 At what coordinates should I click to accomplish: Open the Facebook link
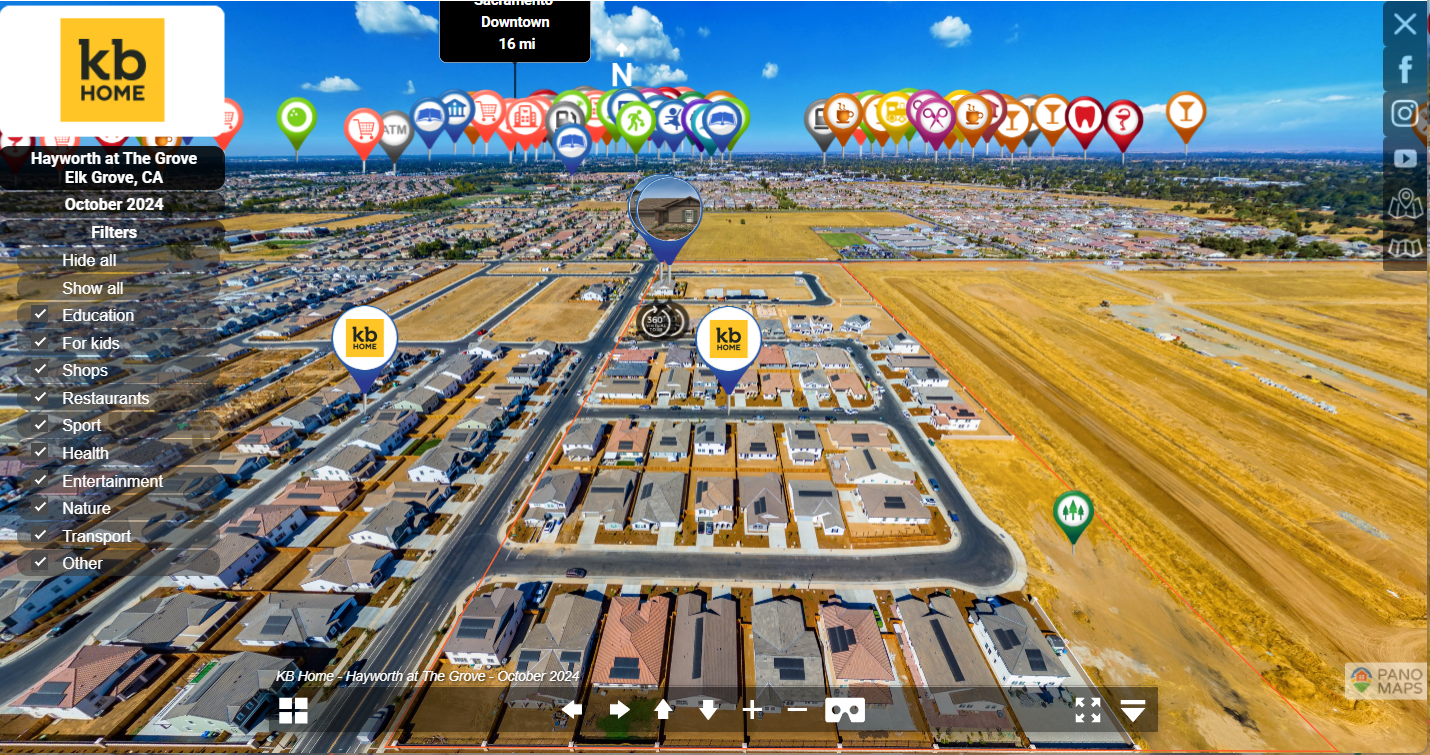pyautogui.click(x=1405, y=69)
